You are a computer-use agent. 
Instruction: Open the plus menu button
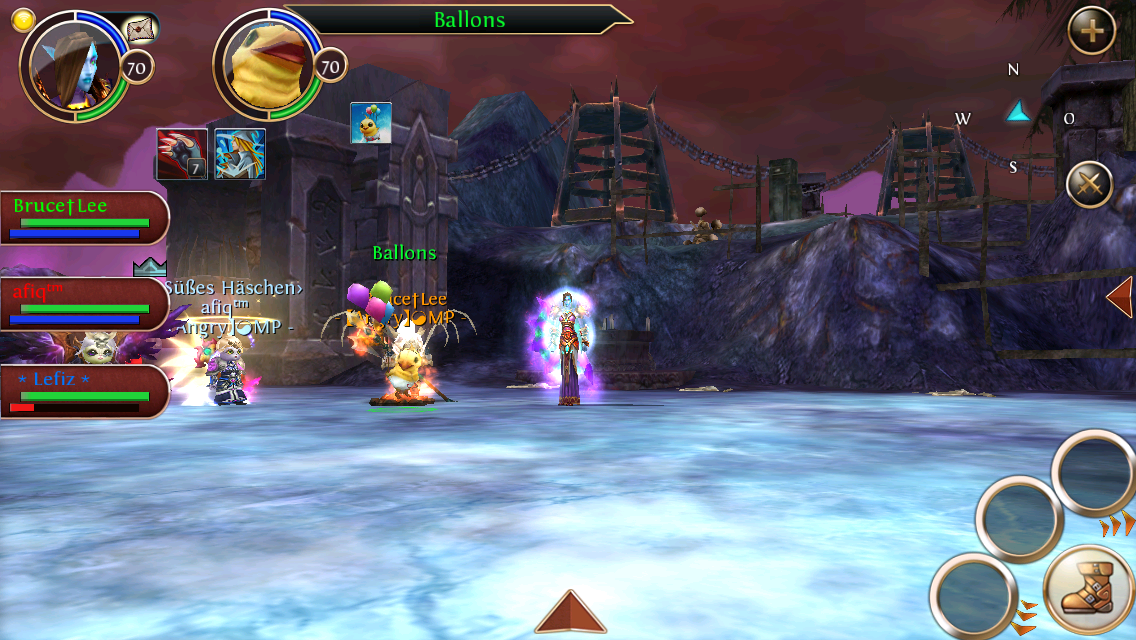1092,33
